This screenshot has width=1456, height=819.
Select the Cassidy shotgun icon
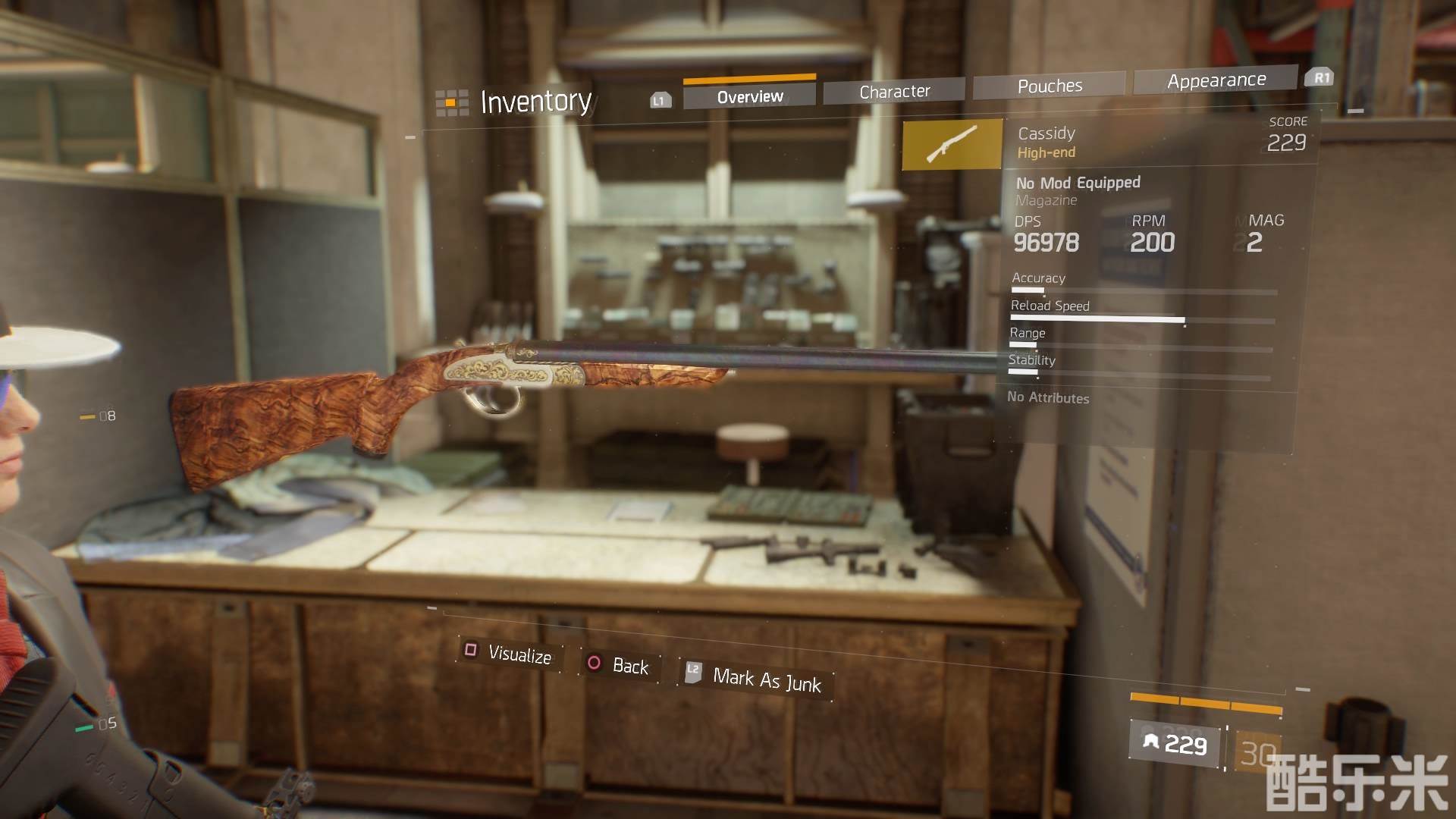[x=952, y=144]
